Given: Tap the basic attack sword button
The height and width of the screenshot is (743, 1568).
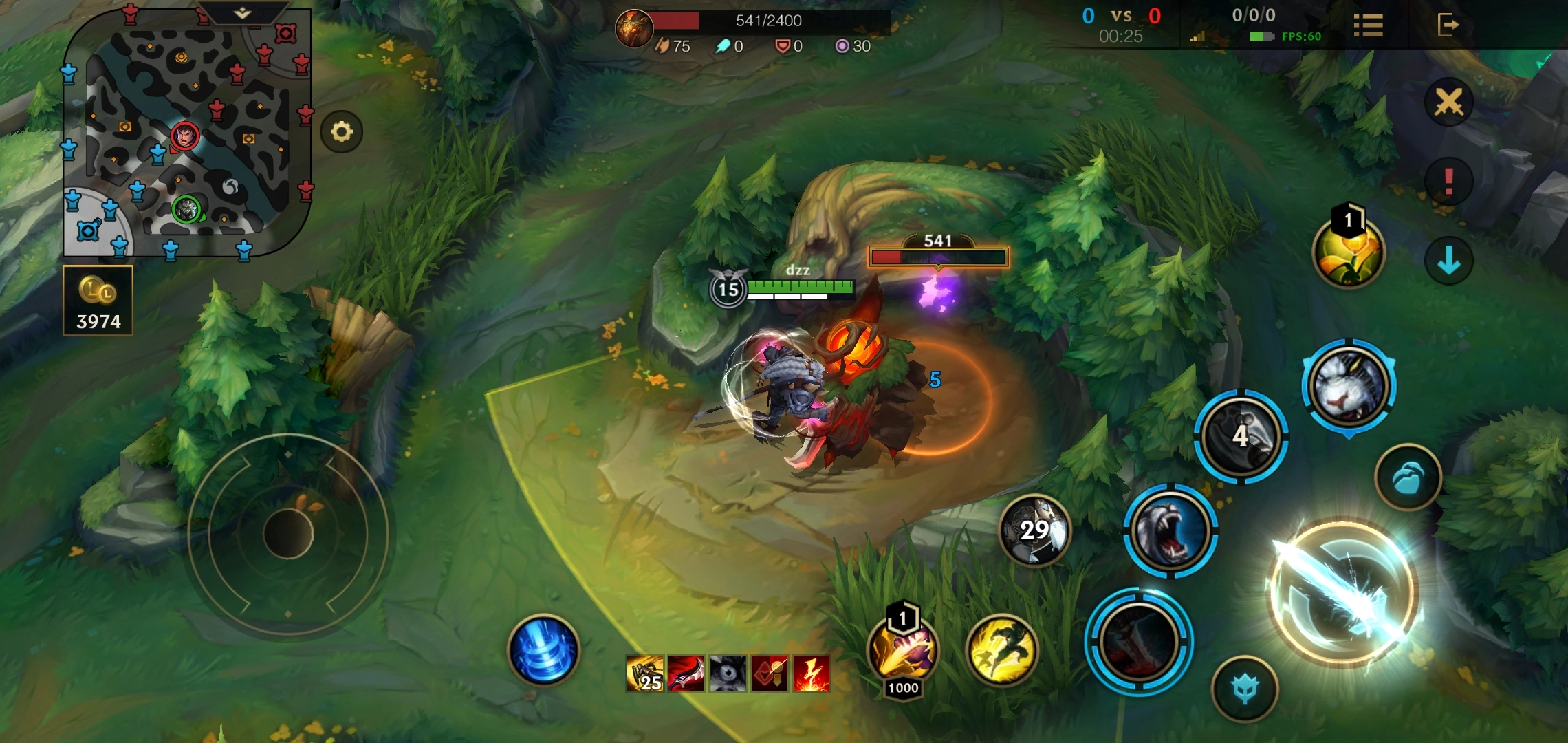Looking at the screenshot, I should (1341, 593).
